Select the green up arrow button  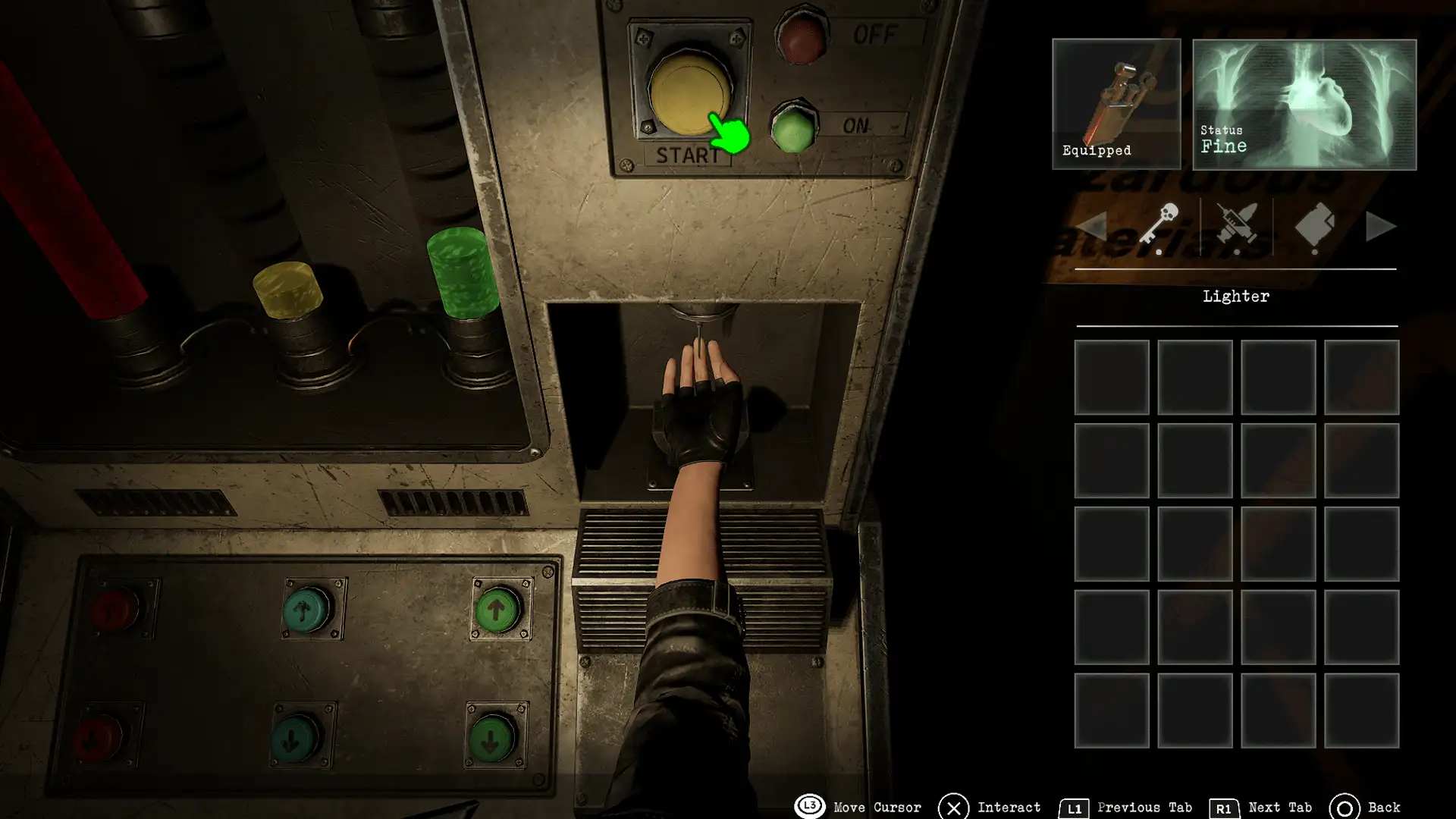pos(497,610)
